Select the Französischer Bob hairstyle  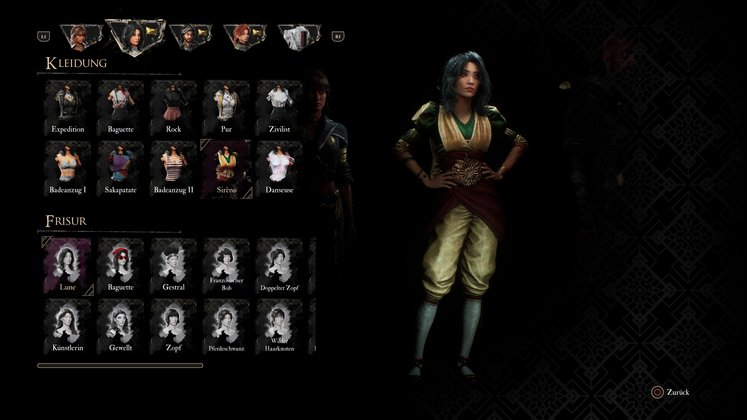[x=226, y=267]
